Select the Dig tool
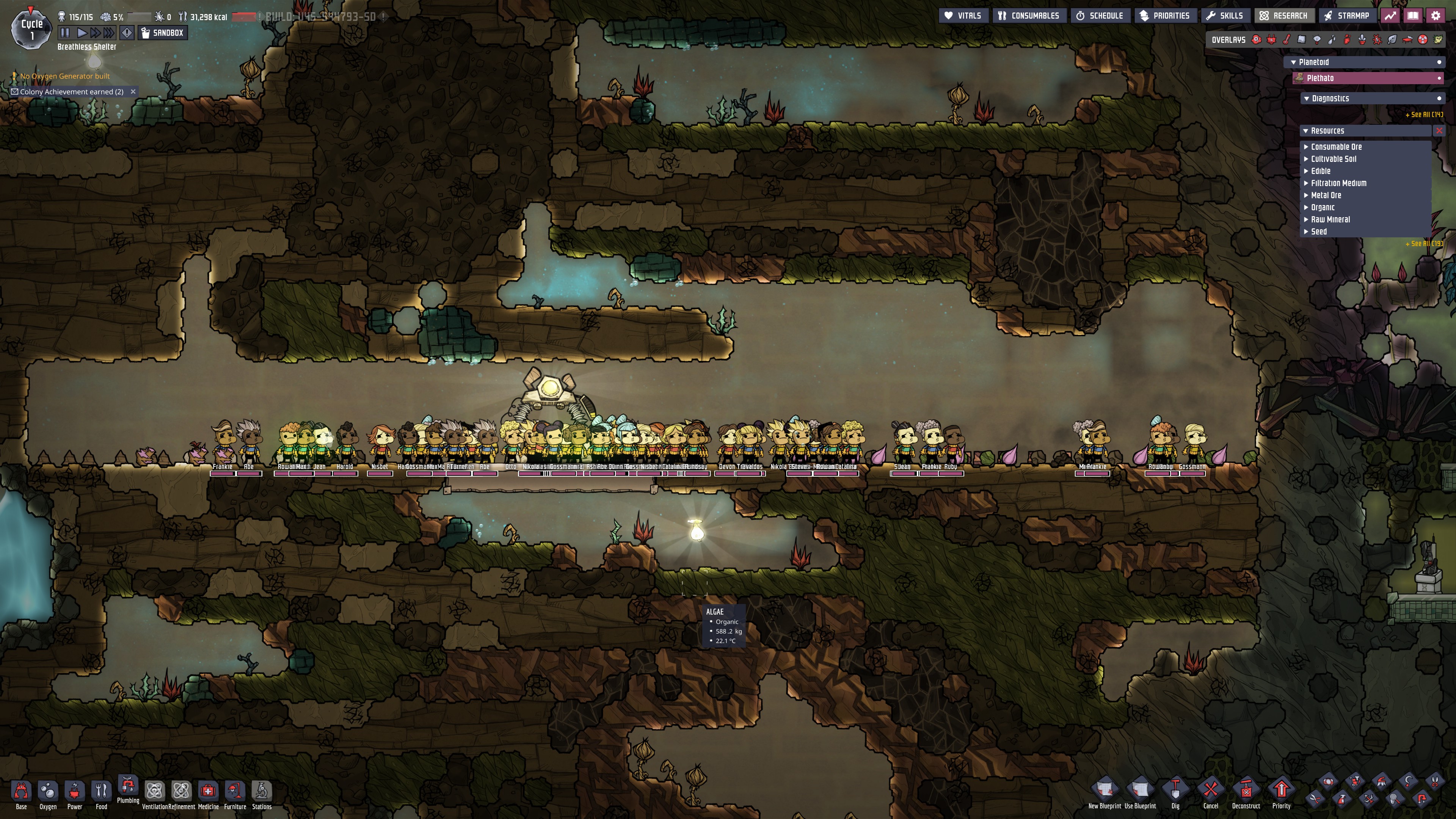 click(x=1175, y=792)
